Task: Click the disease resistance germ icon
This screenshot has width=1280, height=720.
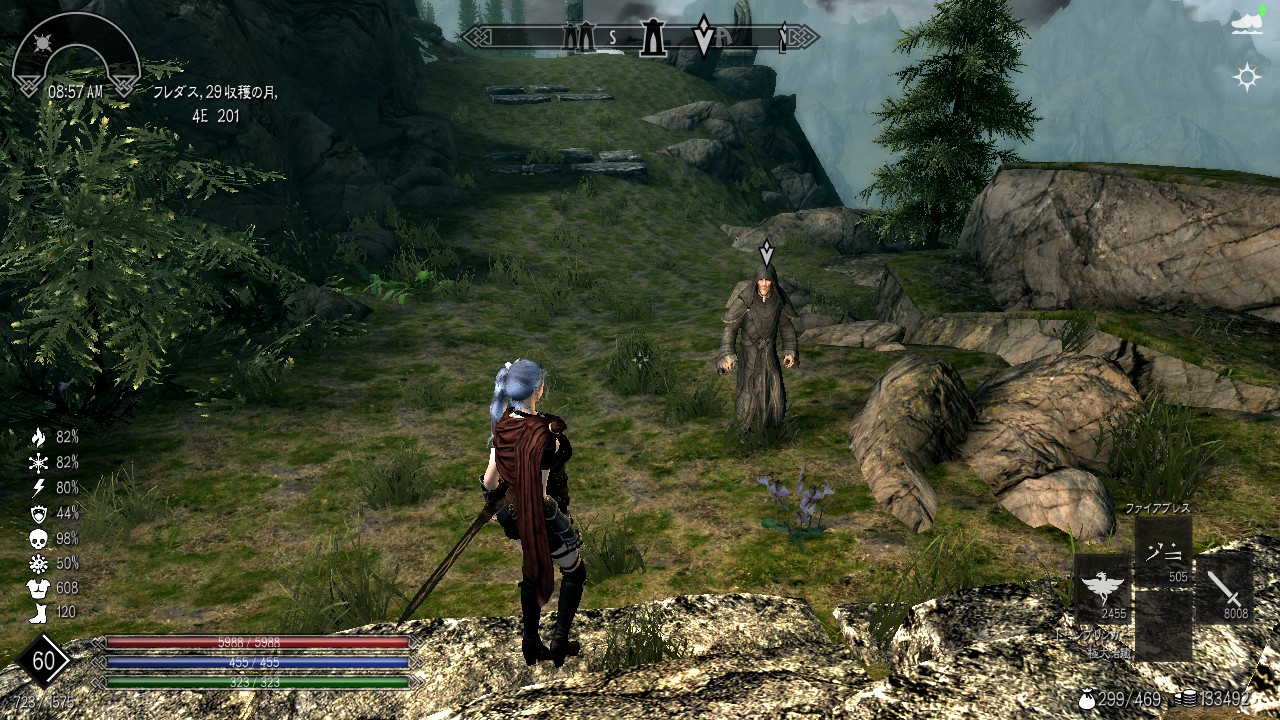Action: click(x=38, y=563)
